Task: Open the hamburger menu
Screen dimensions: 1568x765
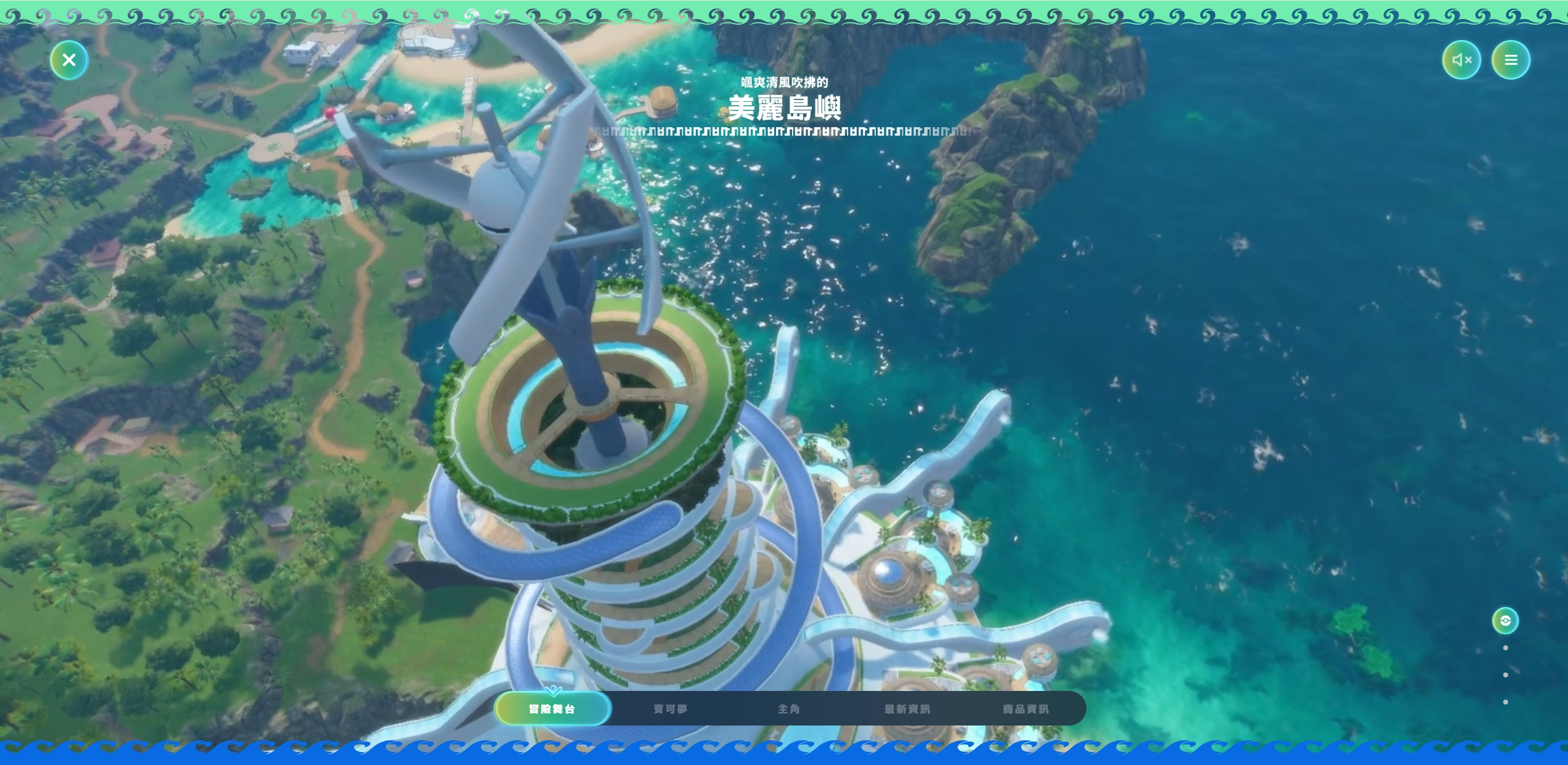Action: pyautogui.click(x=1511, y=60)
